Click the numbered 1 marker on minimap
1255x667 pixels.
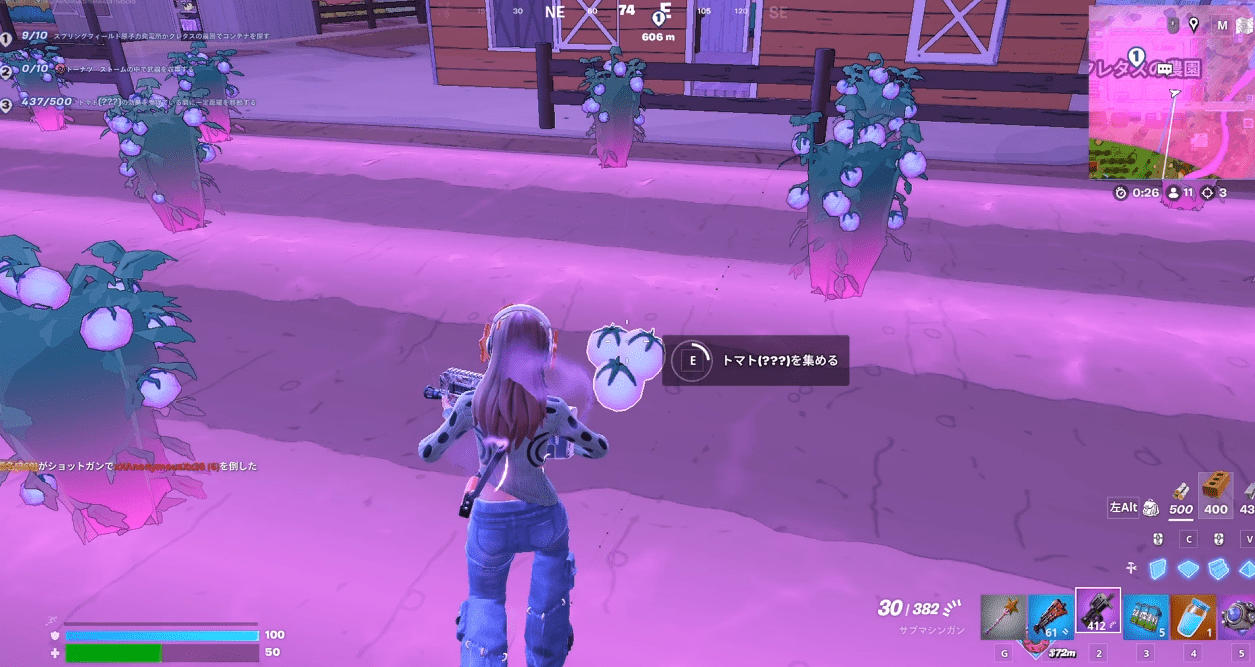[1136, 56]
